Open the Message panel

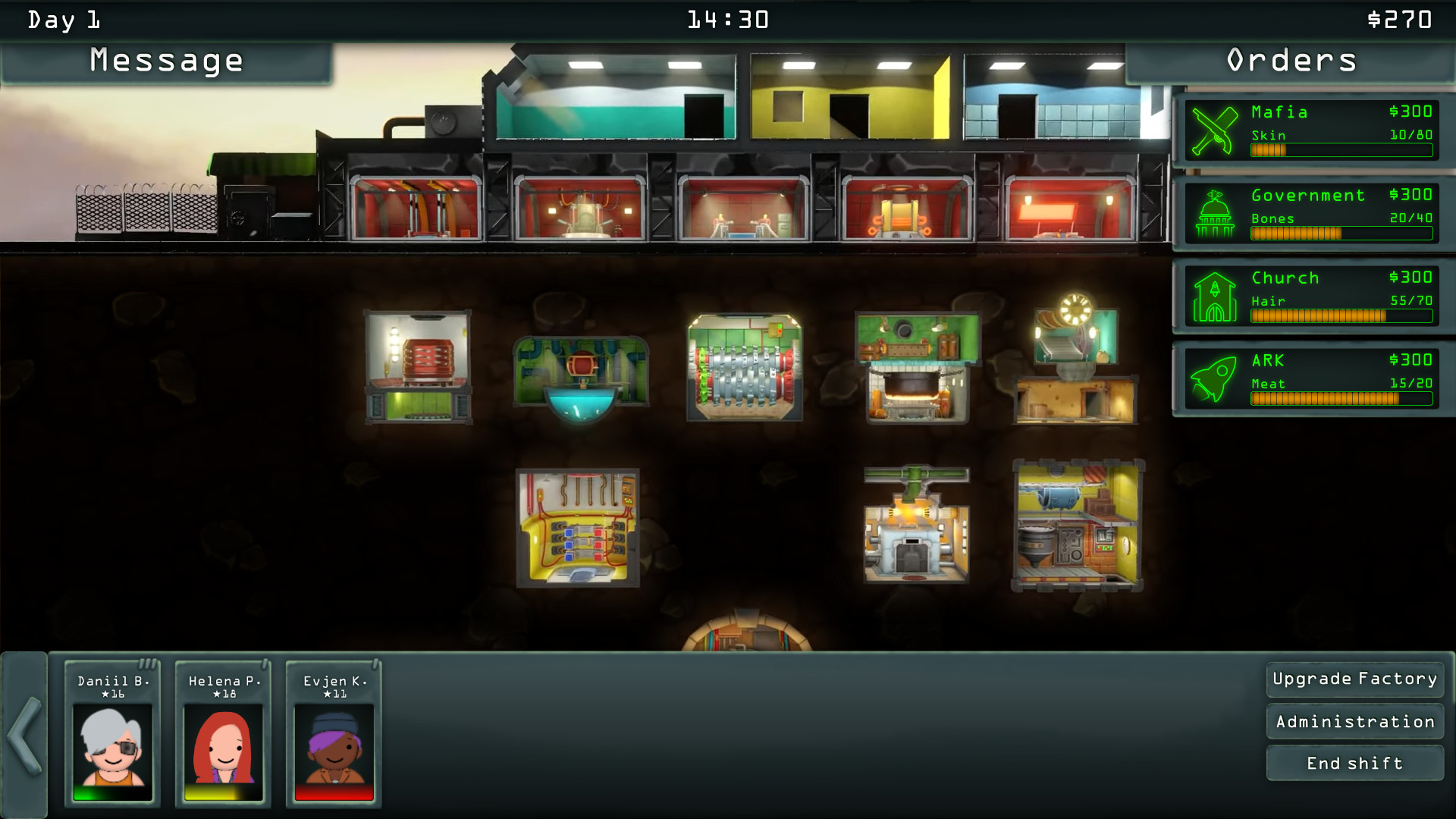point(165,61)
